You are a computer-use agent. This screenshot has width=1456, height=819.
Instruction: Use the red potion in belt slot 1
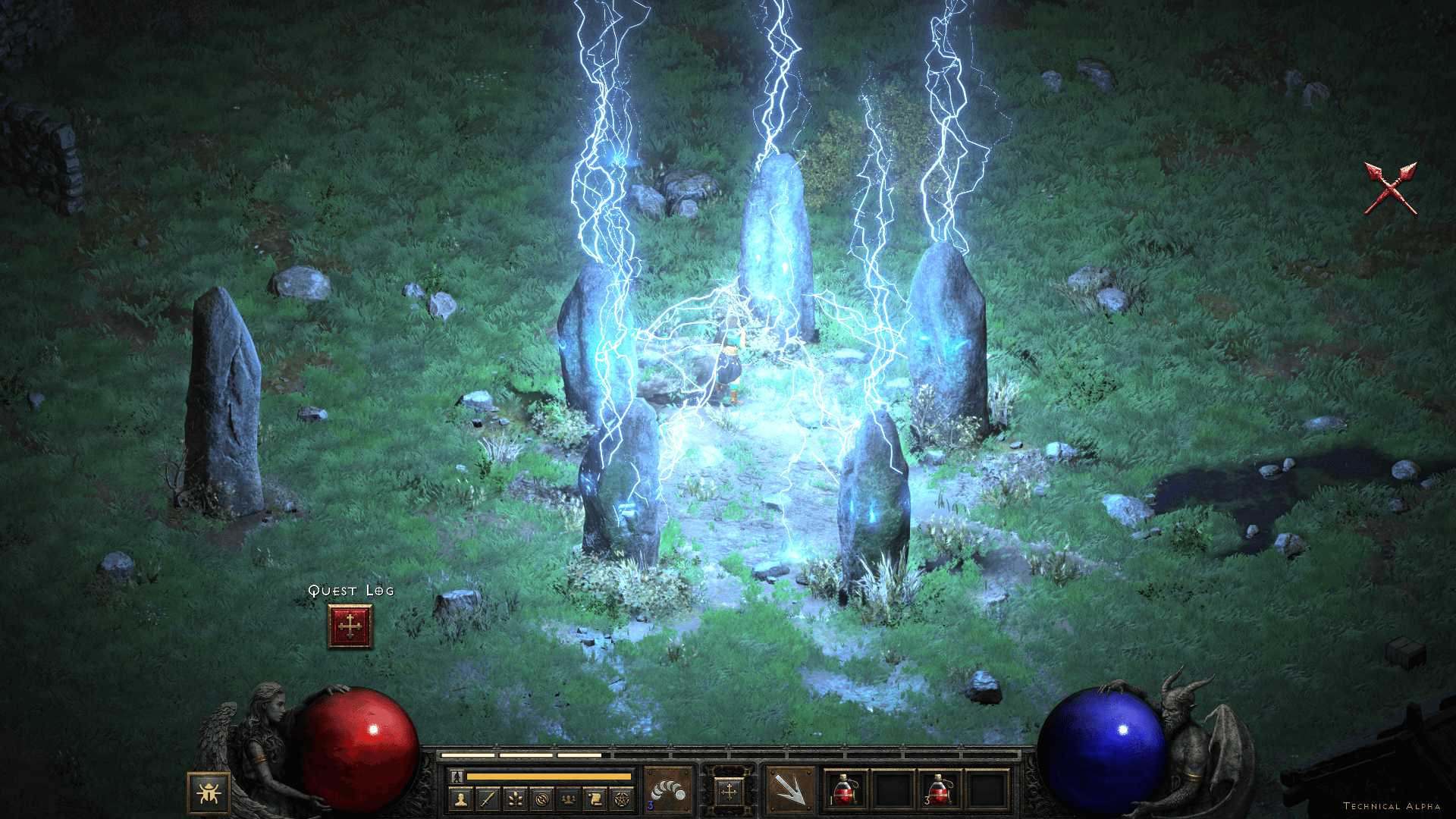846,790
